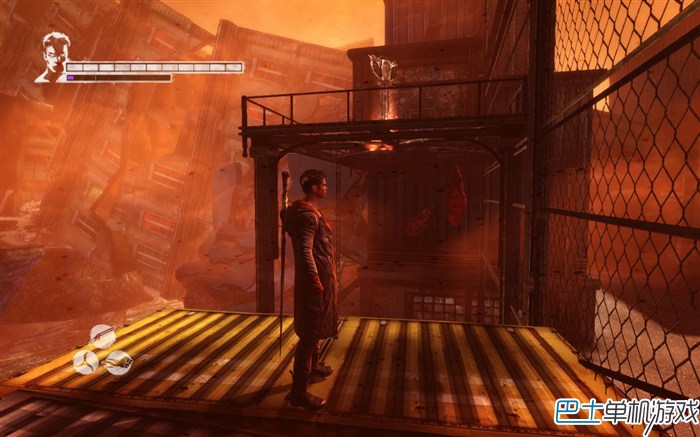700x437 pixels.
Task: Choose the three-bladed shuriken weapon icon
Action: tap(86, 362)
